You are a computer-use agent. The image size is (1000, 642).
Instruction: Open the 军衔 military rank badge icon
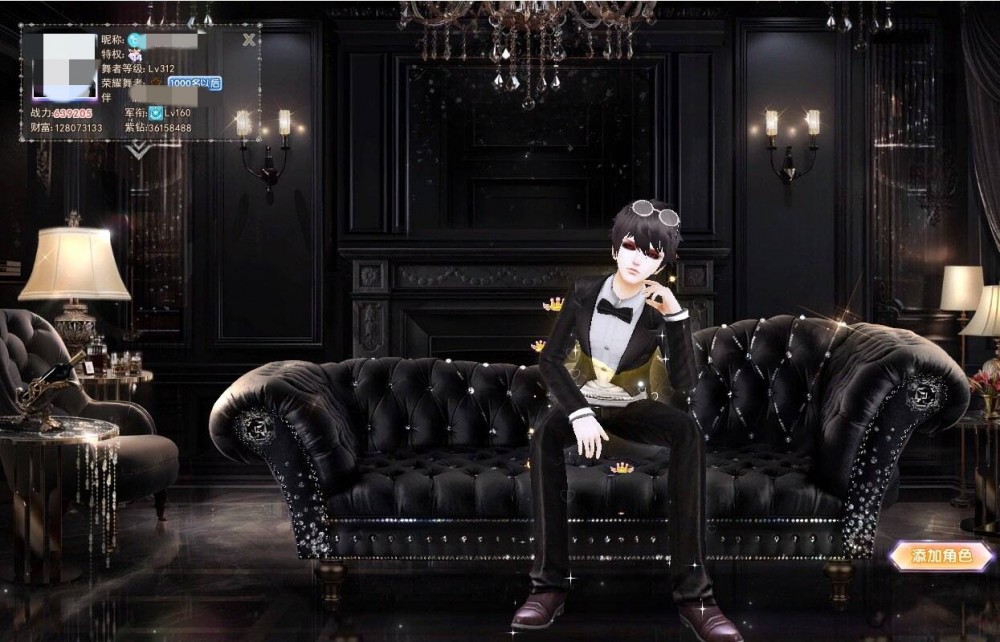tap(157, 113)
